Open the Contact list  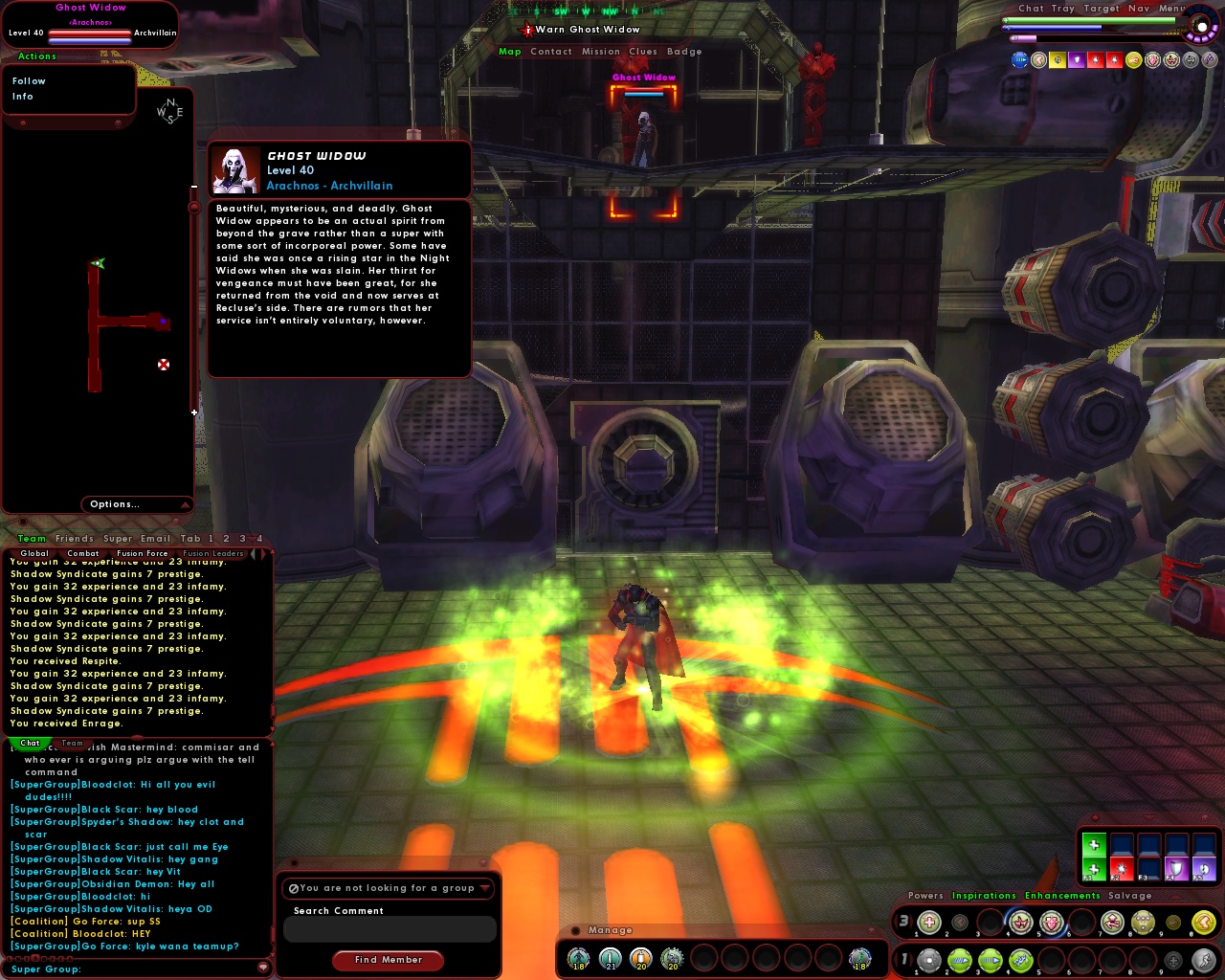click(551, 52)
